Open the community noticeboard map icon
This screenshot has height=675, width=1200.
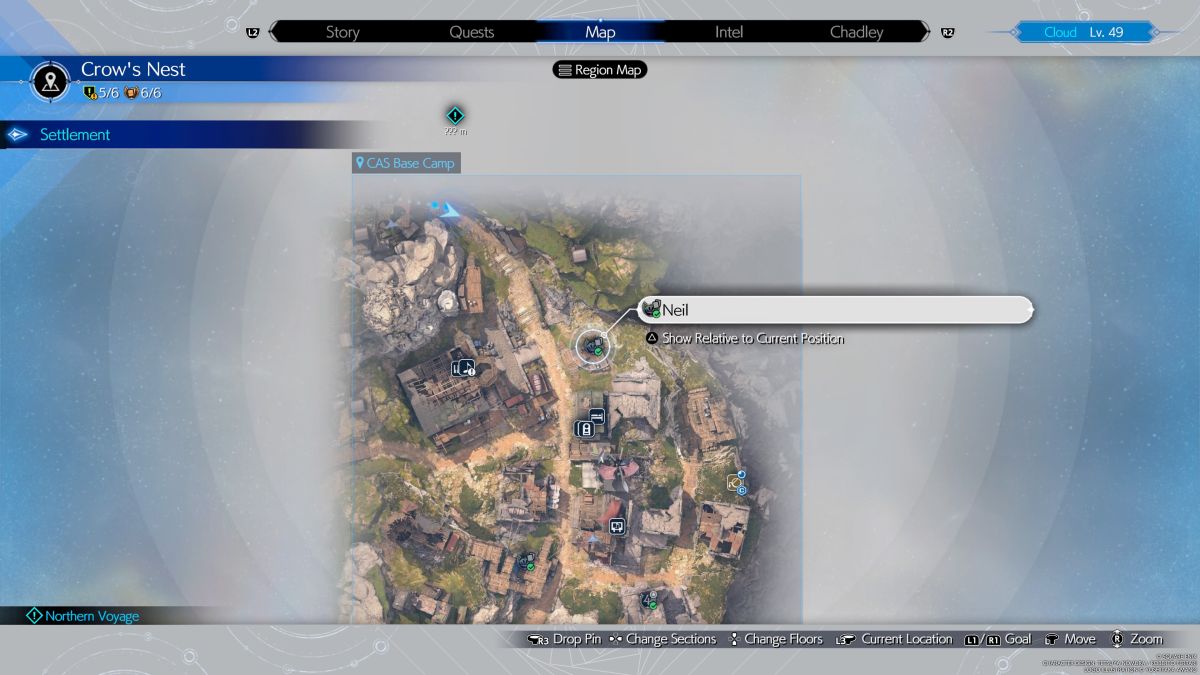point(617,525)
